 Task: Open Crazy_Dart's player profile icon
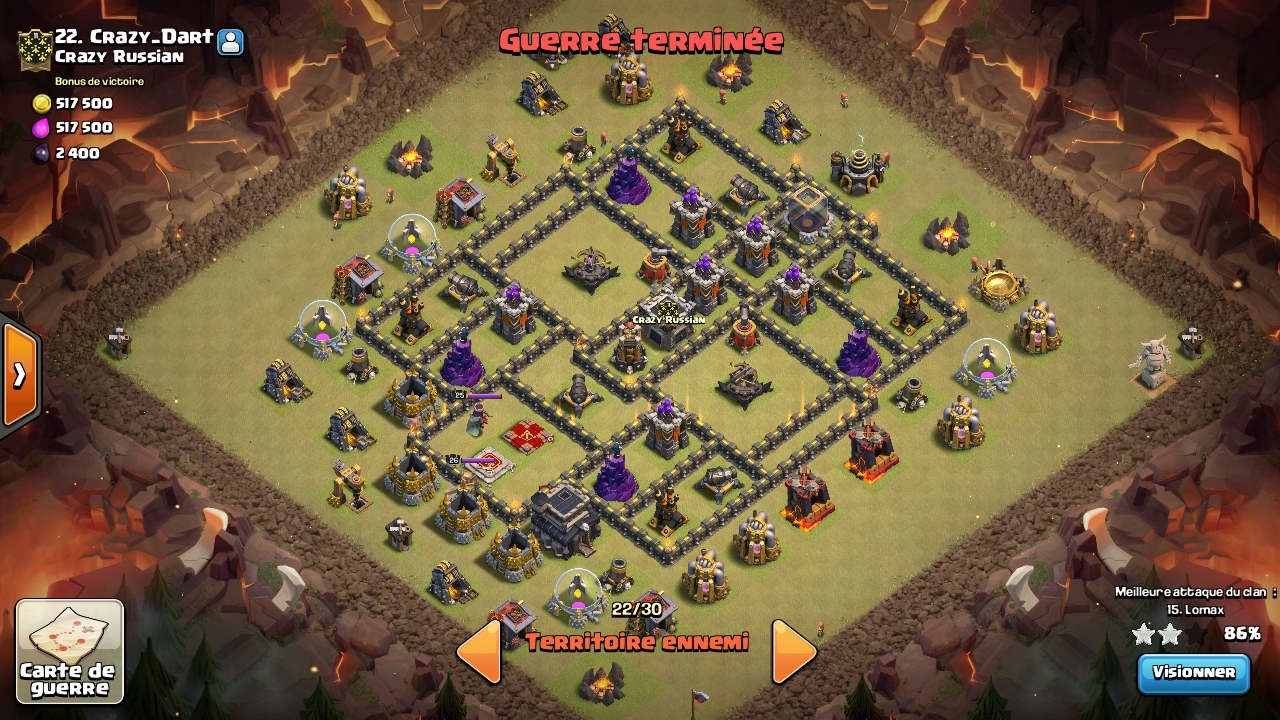pyautogui.click(x=231, y=42)
